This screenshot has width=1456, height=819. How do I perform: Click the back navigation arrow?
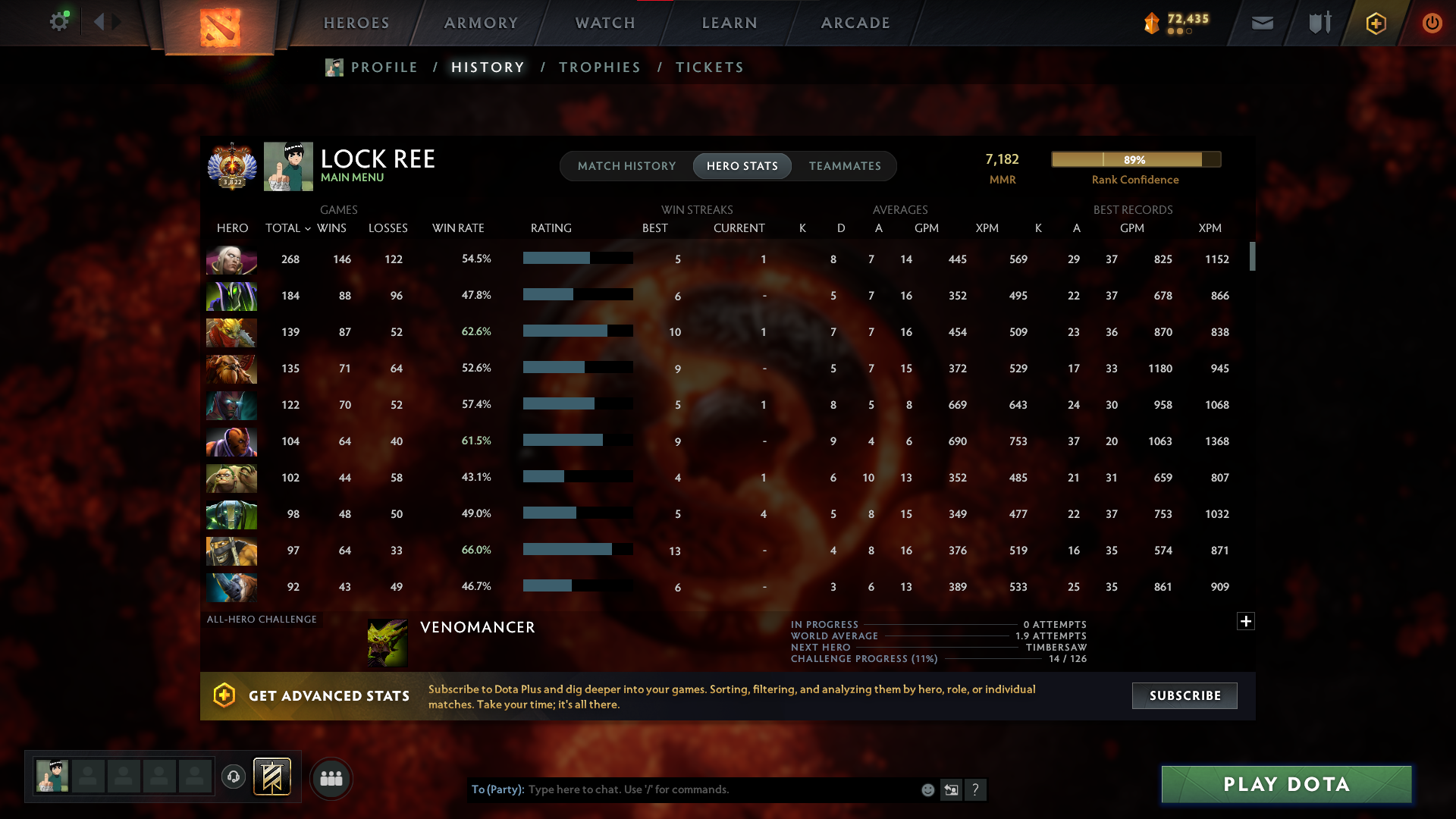pyautogui.click(x=99, y=22)
